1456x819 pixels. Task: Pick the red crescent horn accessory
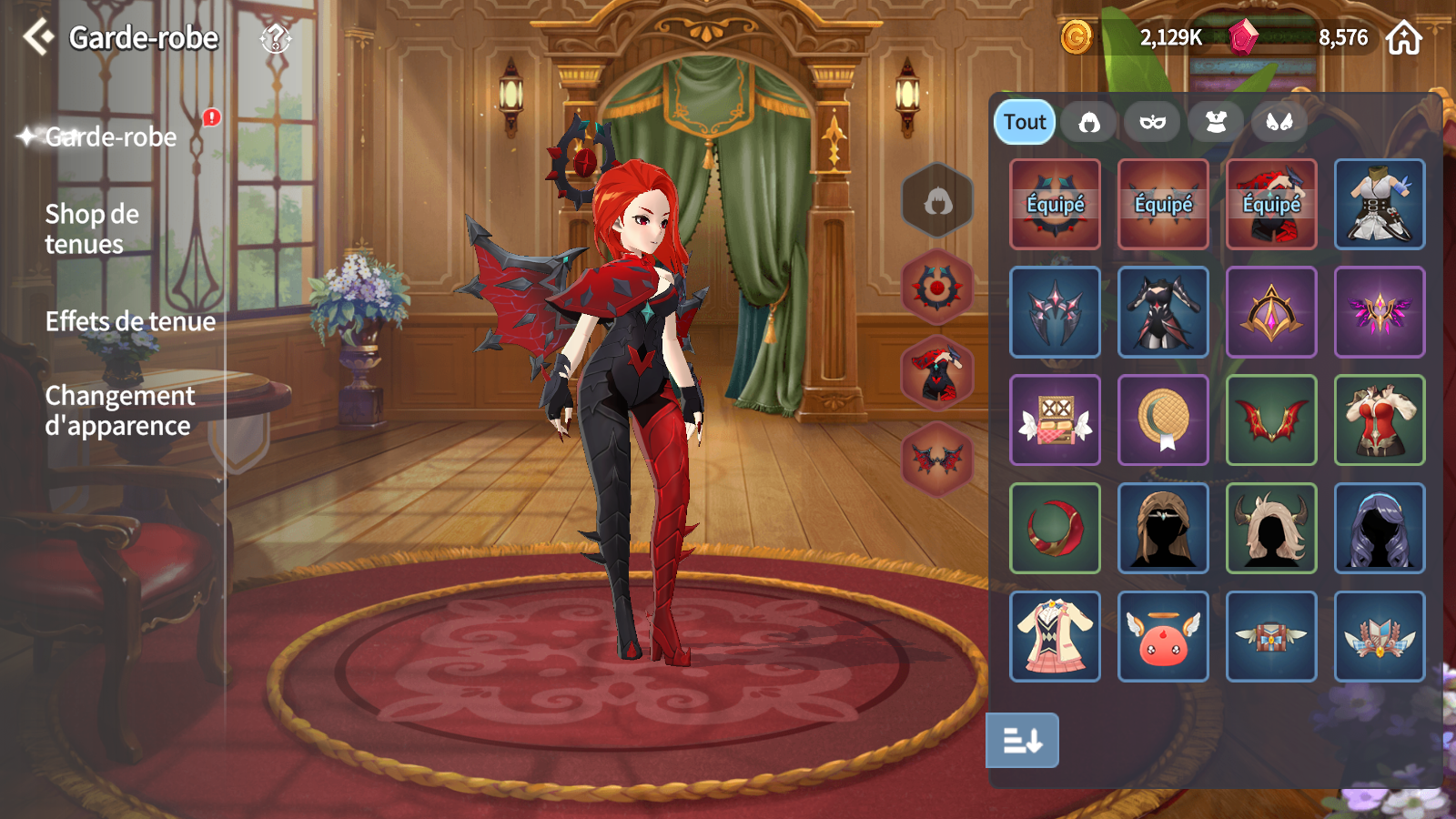(1055, 528)
